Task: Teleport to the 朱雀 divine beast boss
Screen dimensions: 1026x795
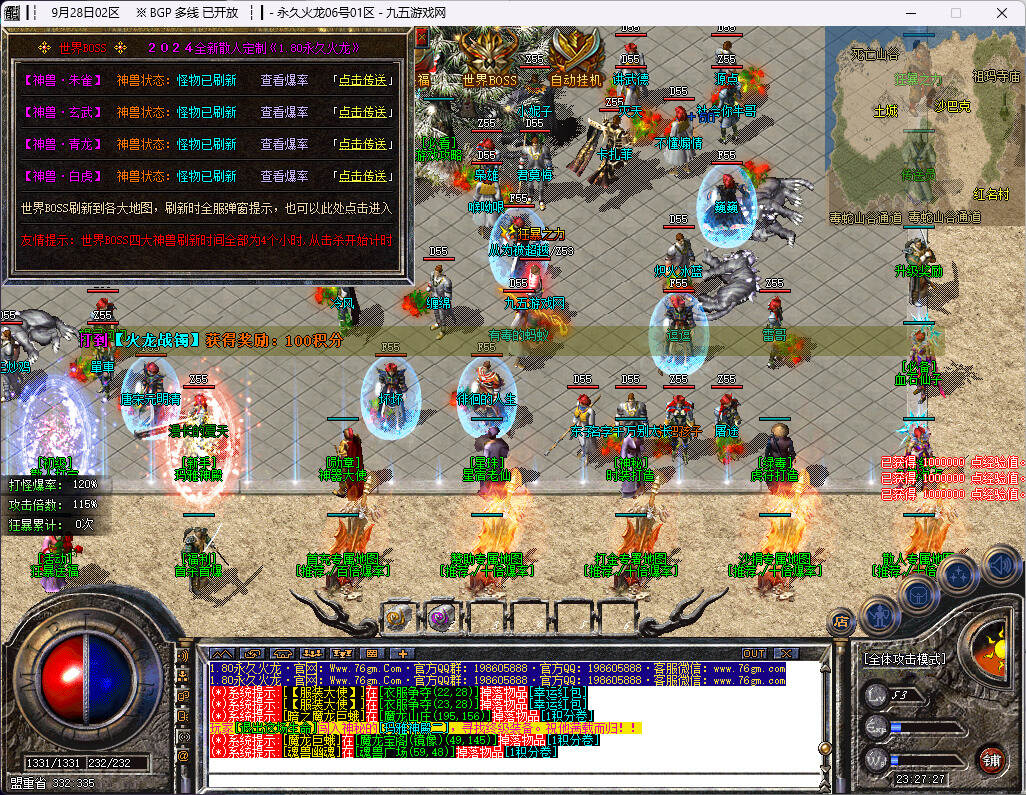Action: pos(362,82)
